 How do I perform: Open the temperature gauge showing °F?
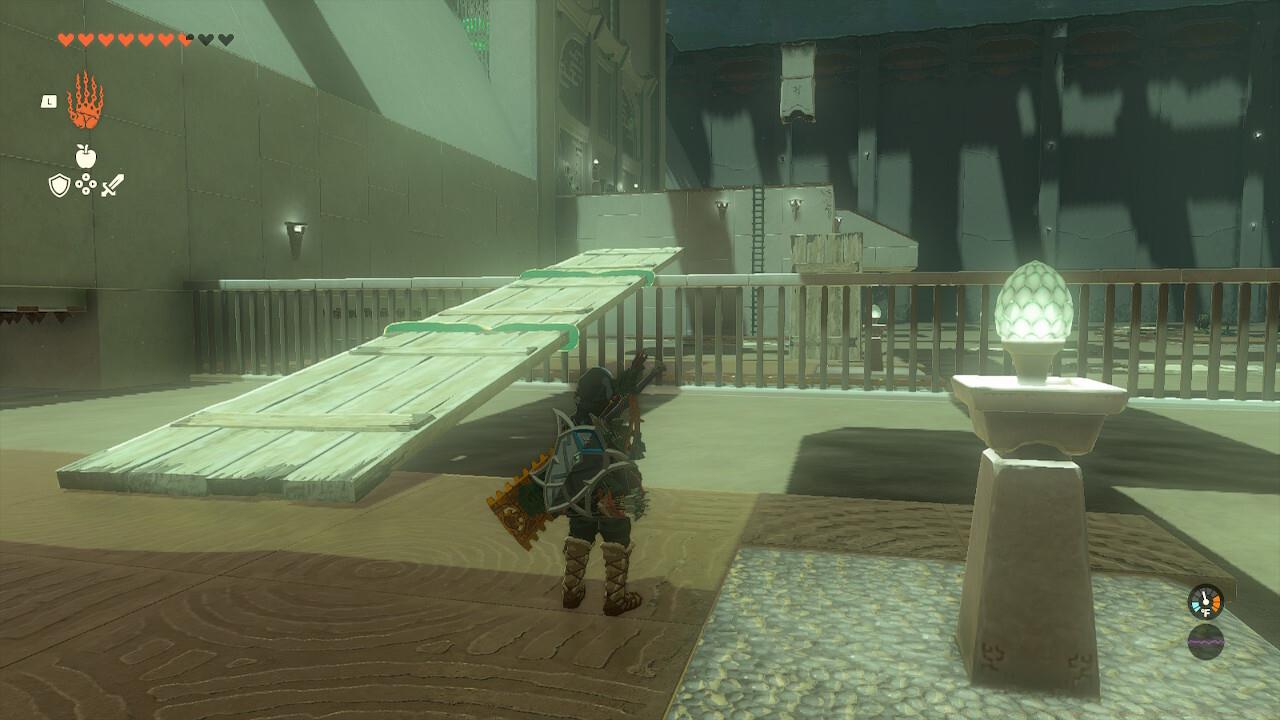pyautogui.click(x=1205, y=602)
